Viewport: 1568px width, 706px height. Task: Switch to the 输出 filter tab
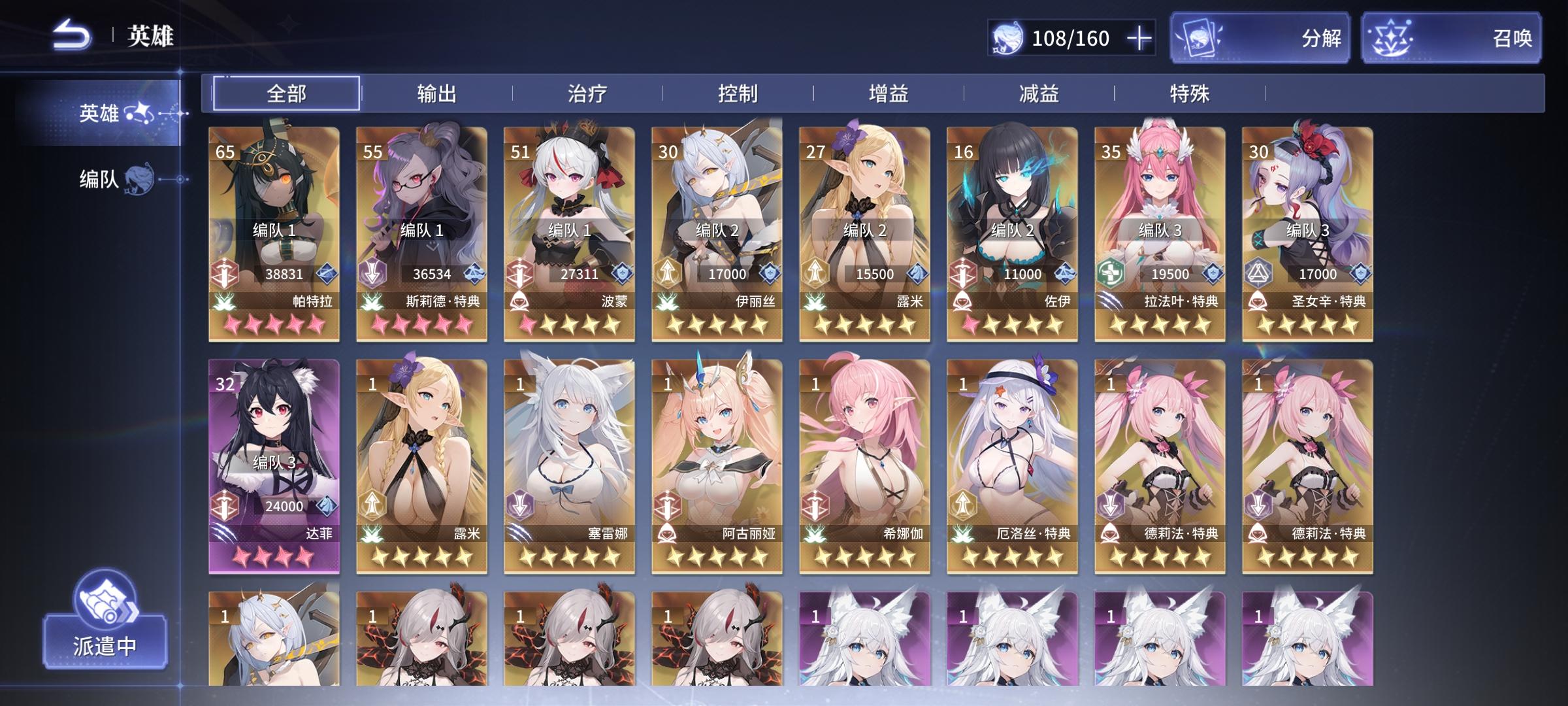pos(438,93)
